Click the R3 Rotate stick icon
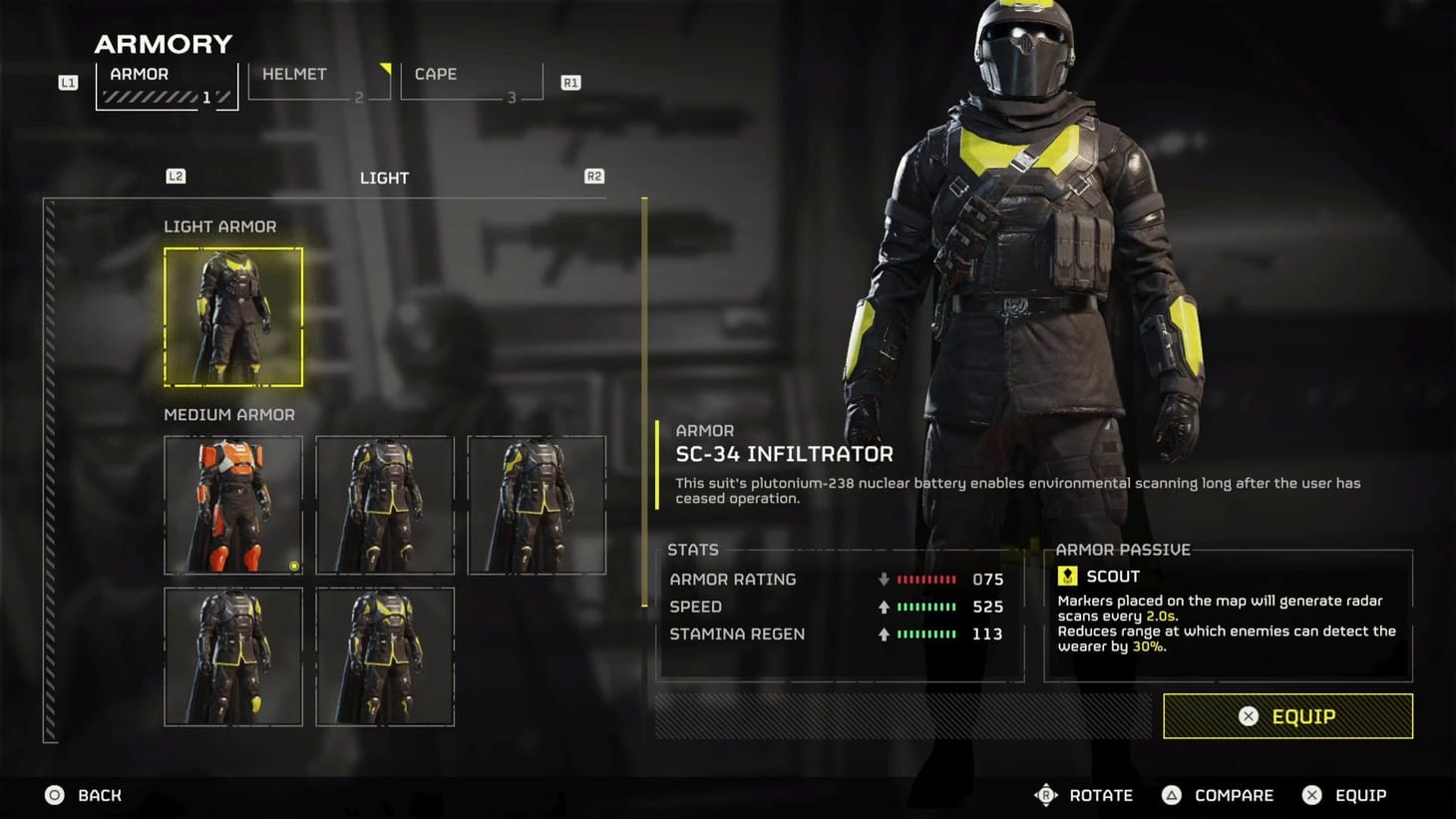Image resolution: width=1456 pixels, height=819 pixels. (1046, 795)
